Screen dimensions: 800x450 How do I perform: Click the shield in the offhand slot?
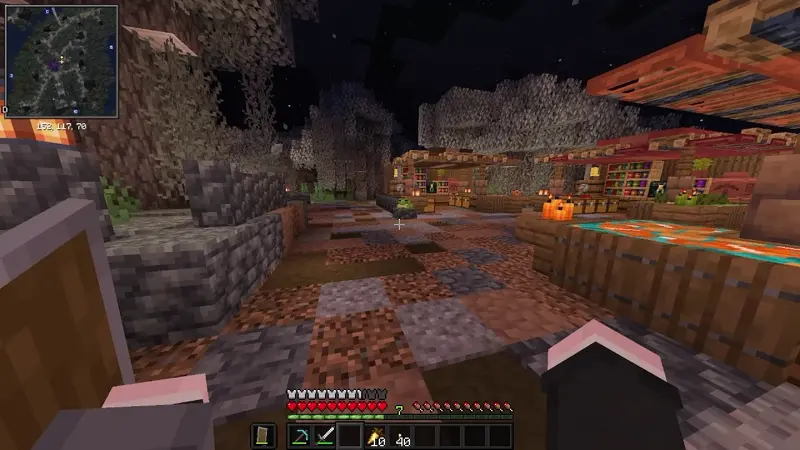pyautogui.click(x=261, y=435)
